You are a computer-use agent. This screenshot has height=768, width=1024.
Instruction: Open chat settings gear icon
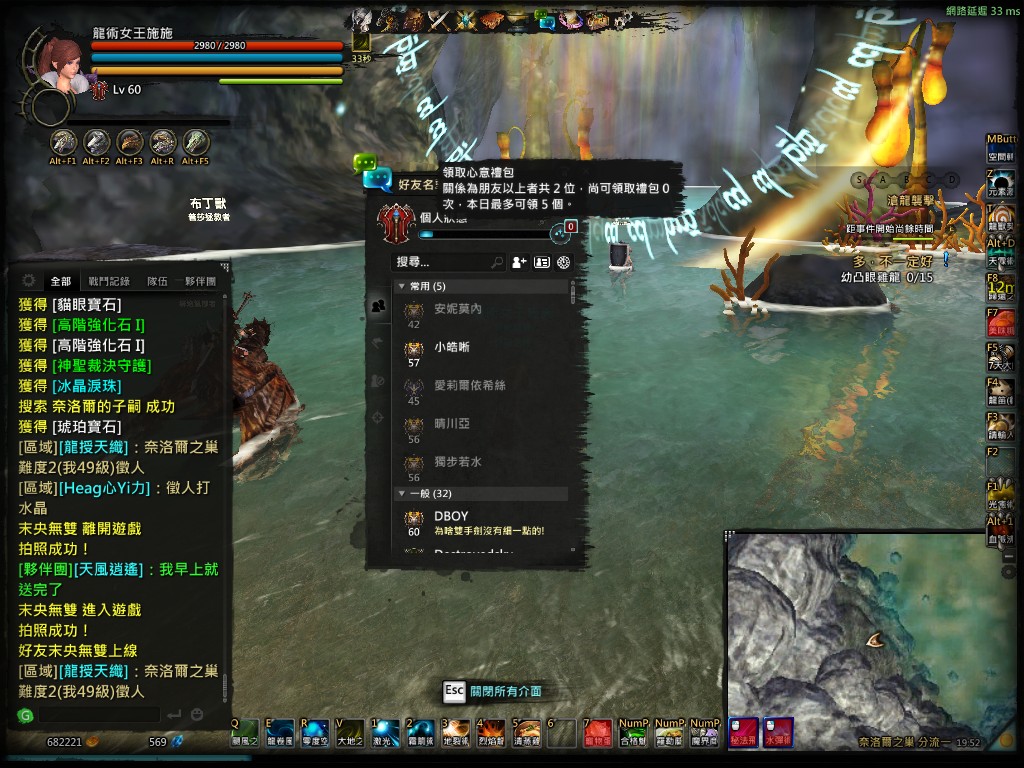click(x=28, y=281)
